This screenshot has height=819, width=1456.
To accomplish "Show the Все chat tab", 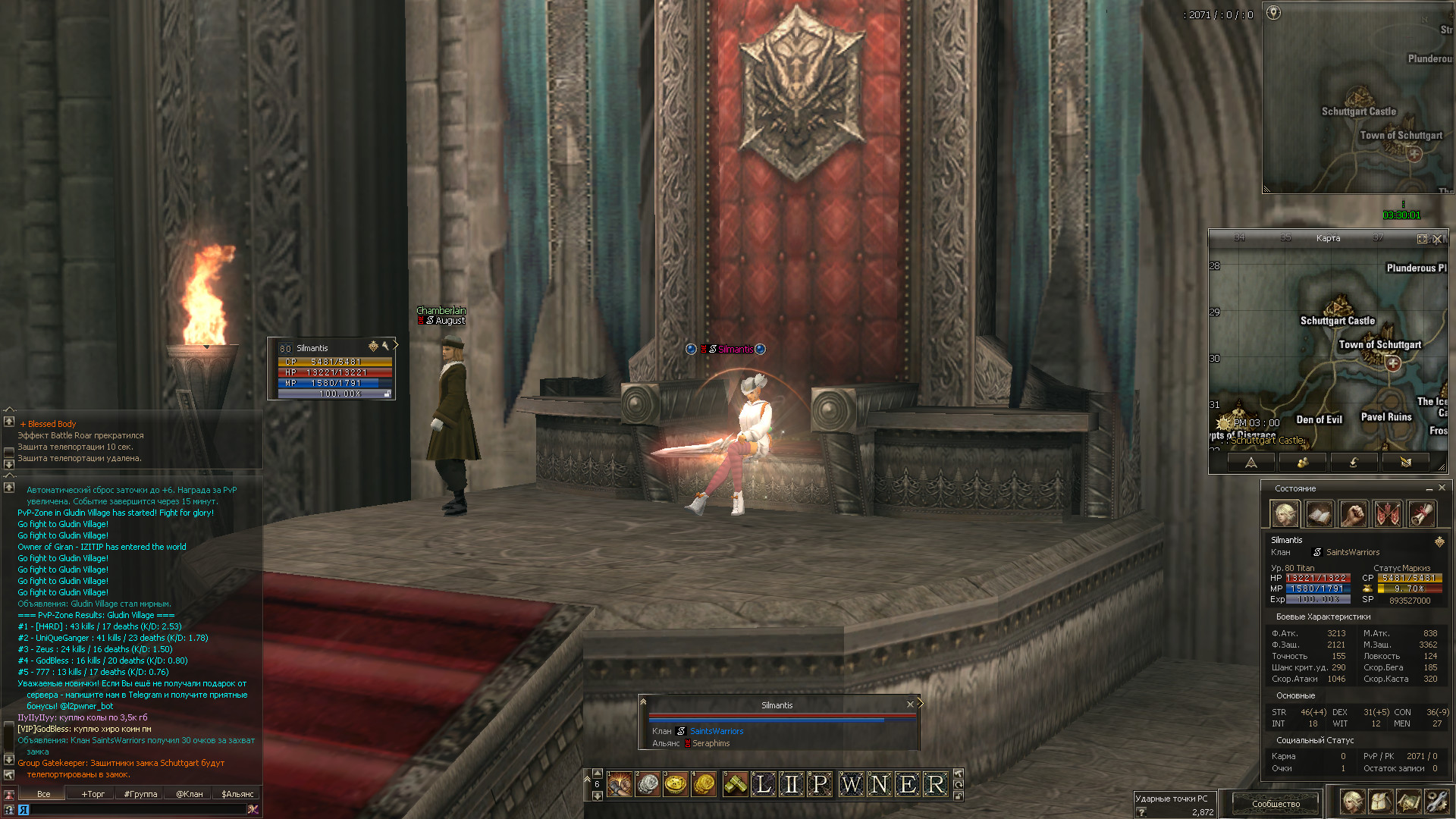I will coord(44,794).
